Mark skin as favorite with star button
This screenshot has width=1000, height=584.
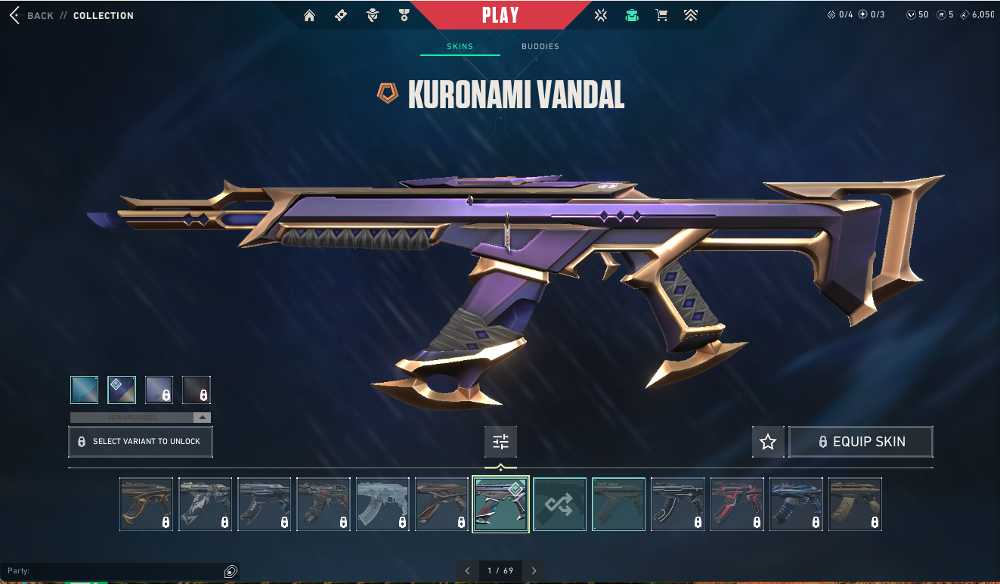point(768,441)
